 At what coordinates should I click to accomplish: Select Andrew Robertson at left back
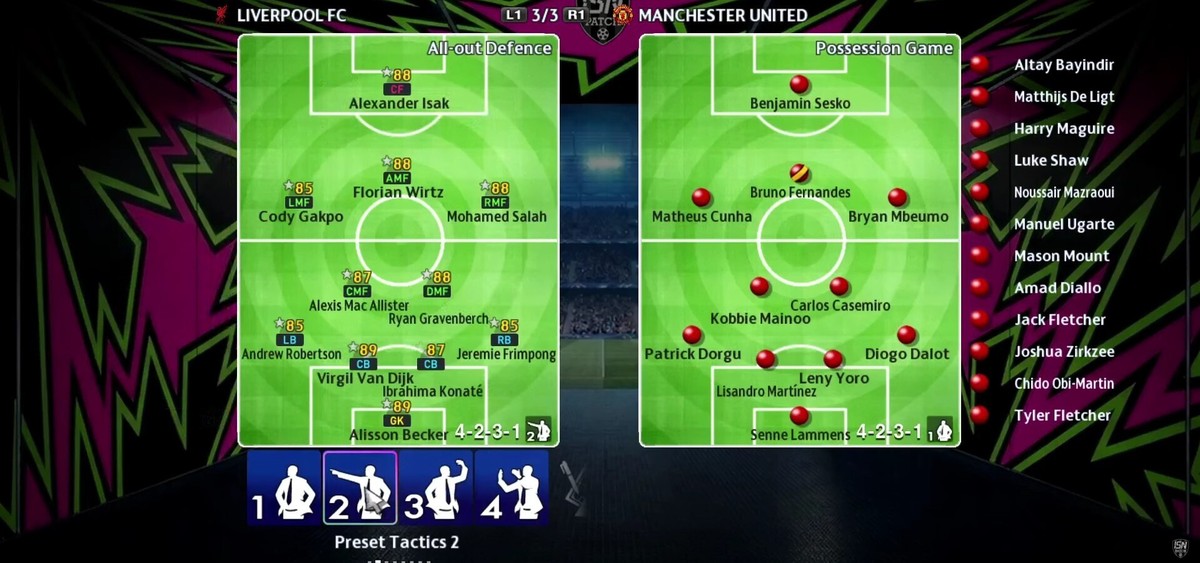pyautogui.click(x=291, y=340)
